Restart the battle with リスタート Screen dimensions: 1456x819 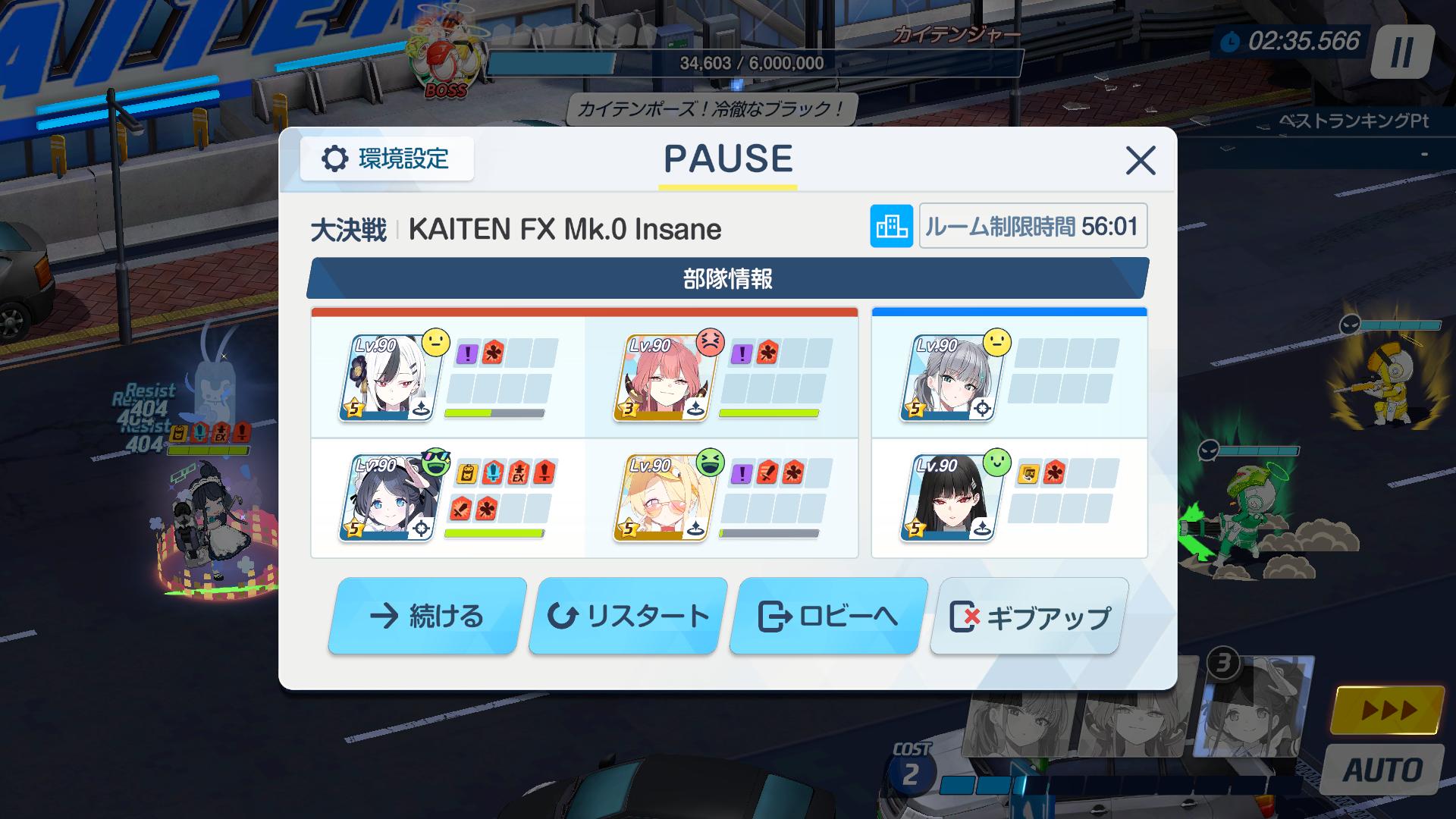point(626,616)
